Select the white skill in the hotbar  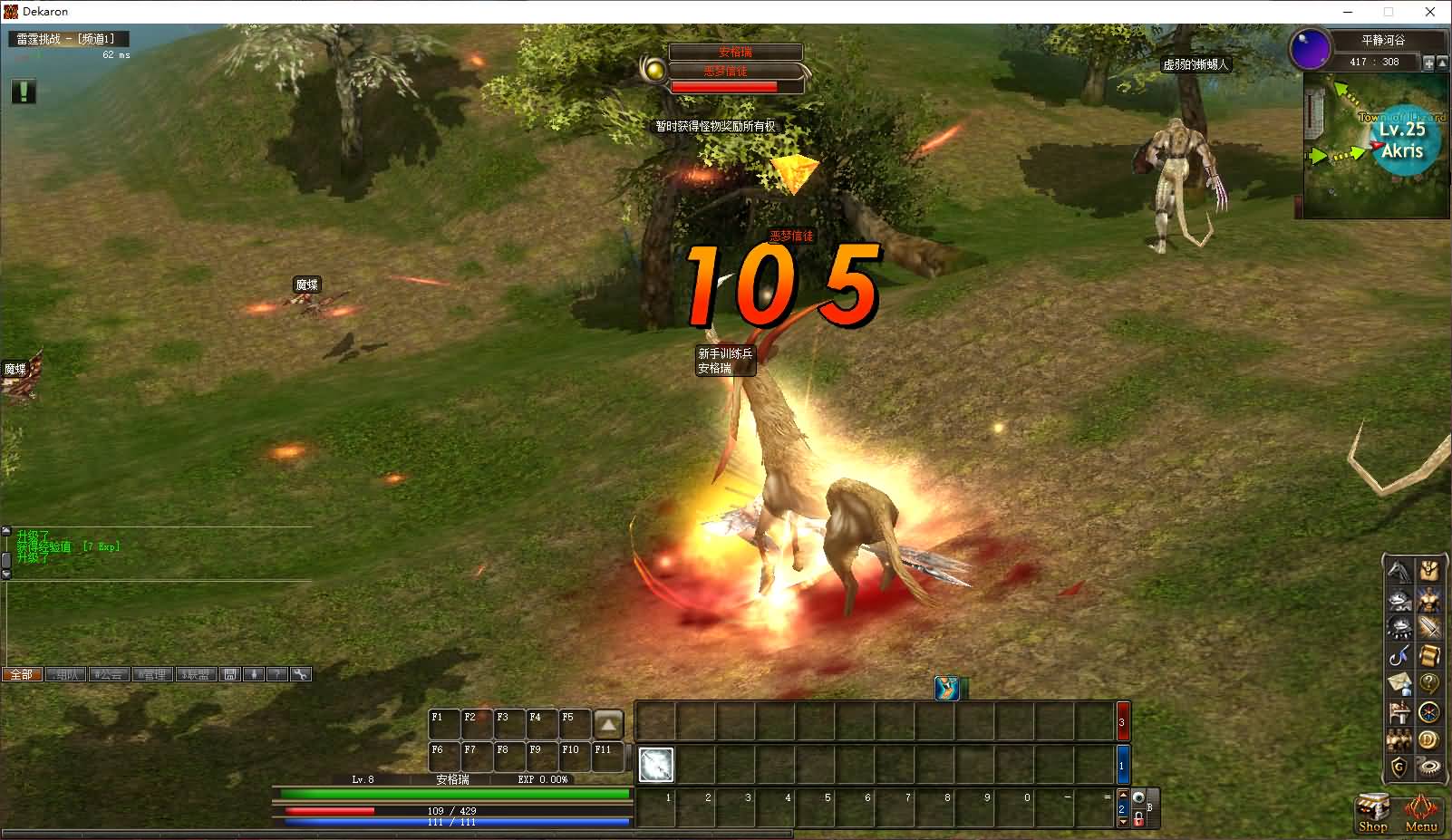[656, 765]
